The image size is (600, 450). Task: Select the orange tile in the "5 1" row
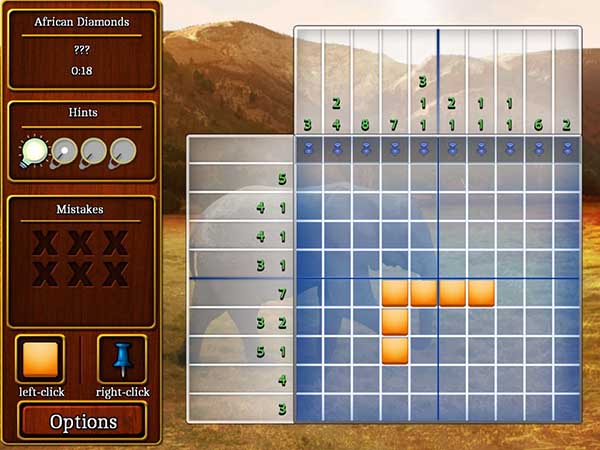[x=395, y=351]
